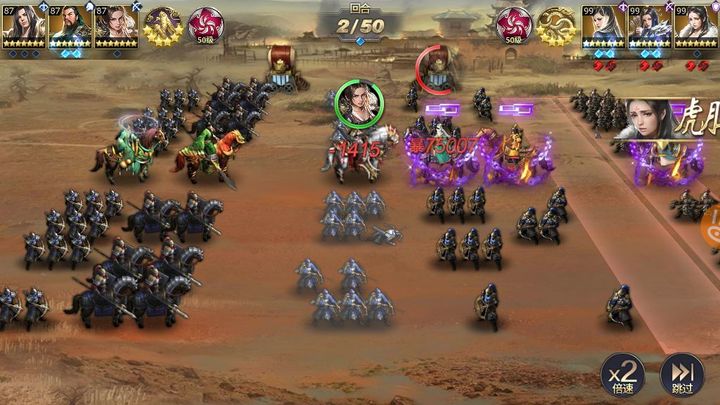Tap the level 87 long dark-haired hero portrait
Image resolution: width=720 pixels, height=405 pixels.
[x=23, y=24]
